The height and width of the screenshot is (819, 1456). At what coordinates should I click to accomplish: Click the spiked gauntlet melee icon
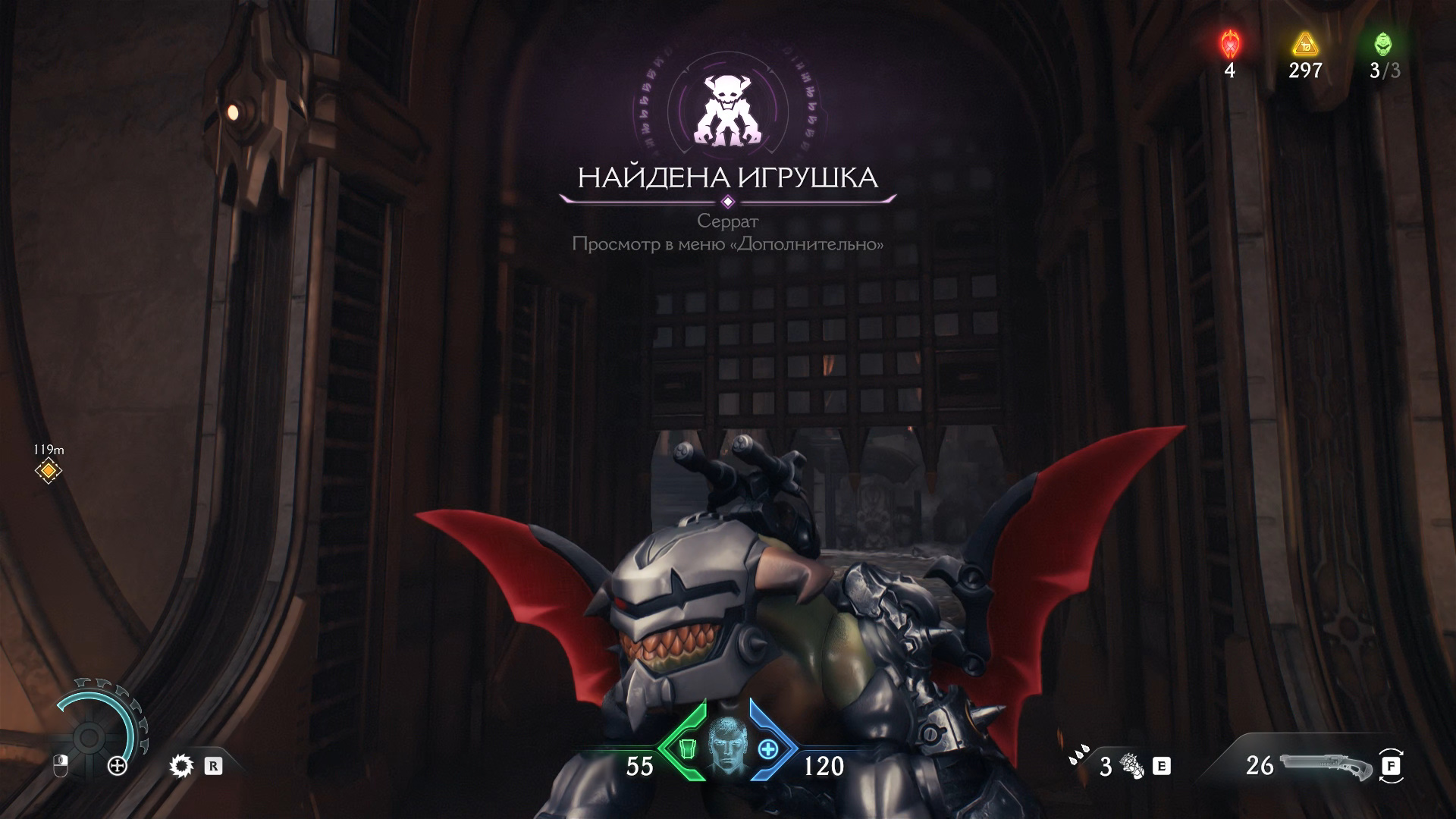(1134, 767)
